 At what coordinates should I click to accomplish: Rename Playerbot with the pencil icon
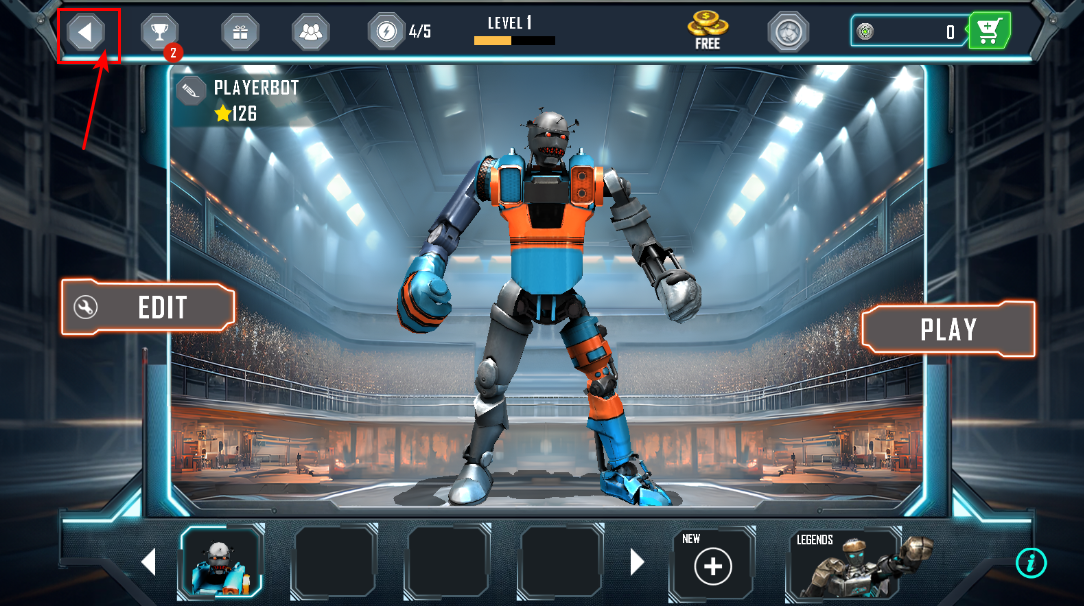[191, 90]
